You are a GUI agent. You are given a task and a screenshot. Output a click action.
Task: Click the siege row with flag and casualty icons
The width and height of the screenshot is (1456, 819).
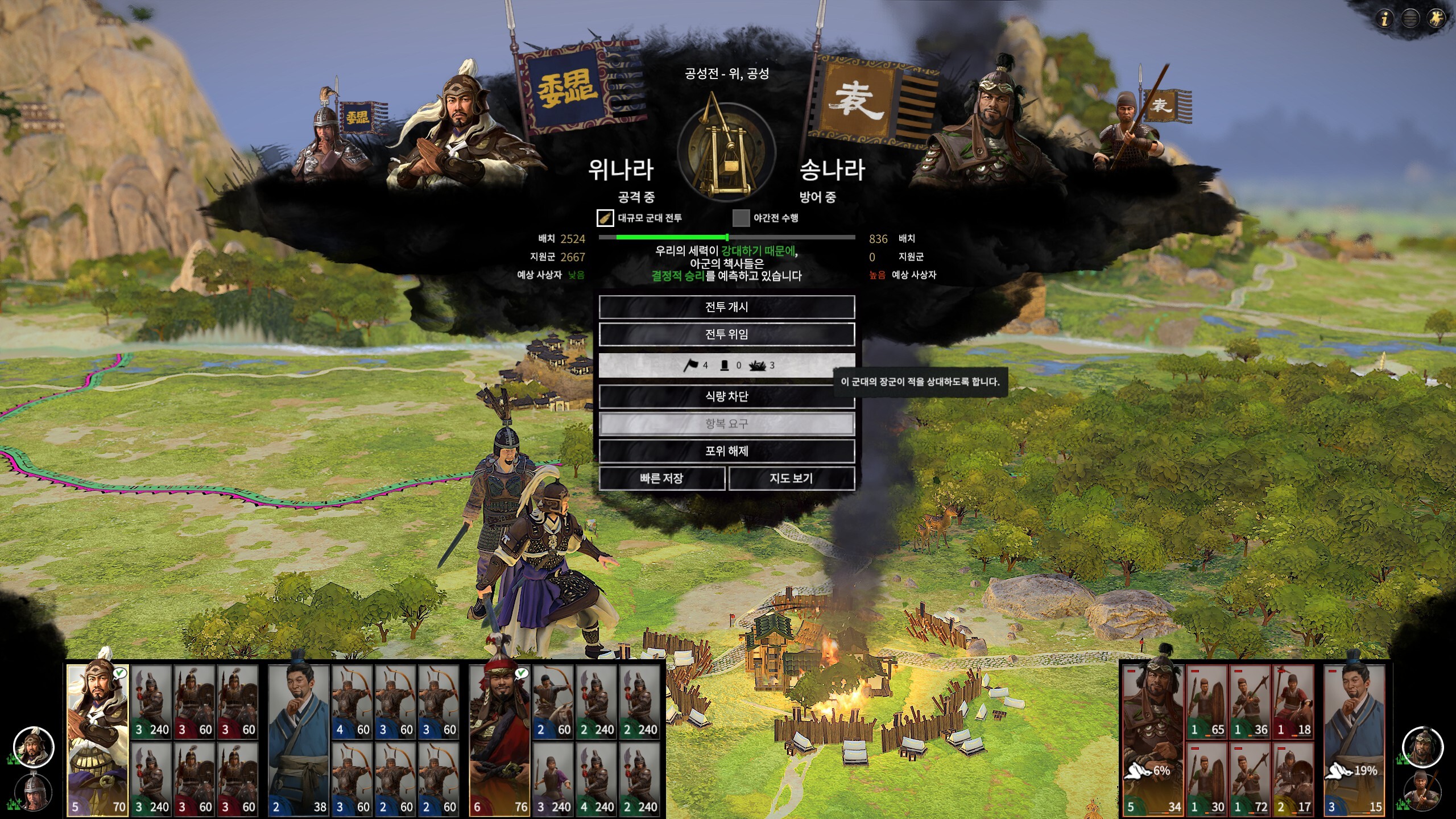coord(726,365)
